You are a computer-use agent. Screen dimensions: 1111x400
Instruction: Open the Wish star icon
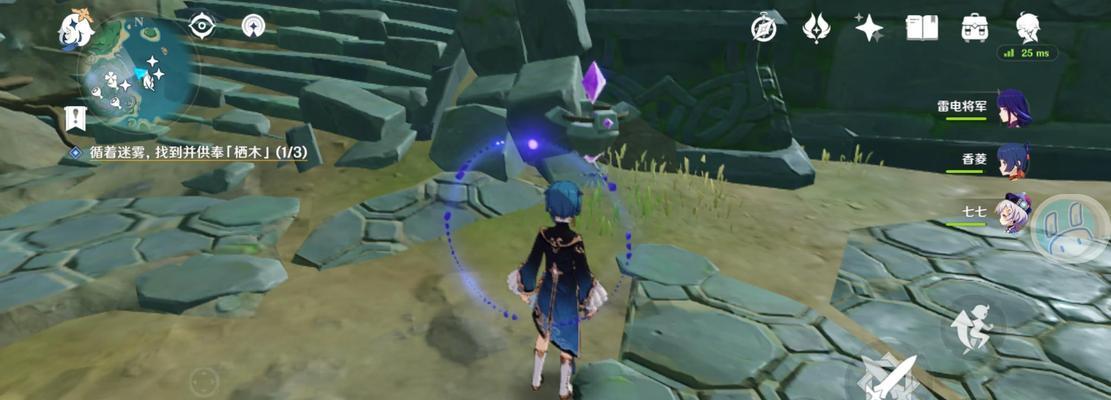pyautogui.click(x=868, y=28)
